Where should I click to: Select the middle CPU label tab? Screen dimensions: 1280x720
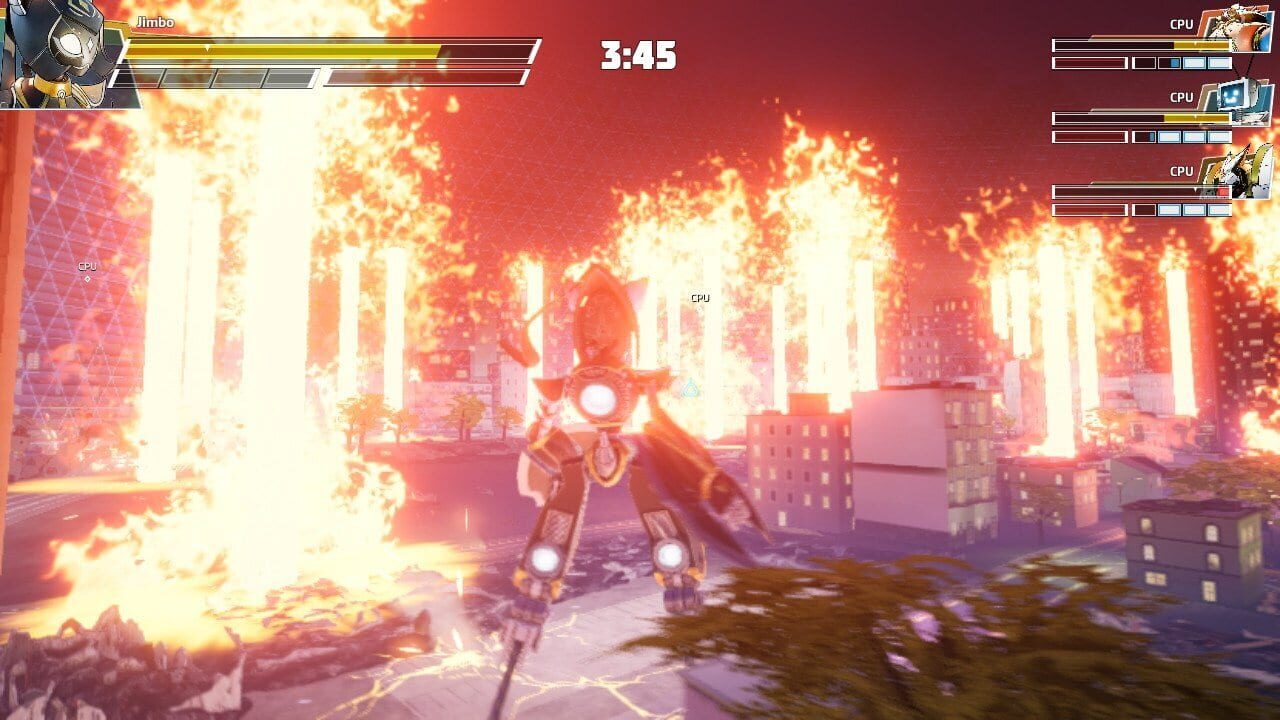1182,96
